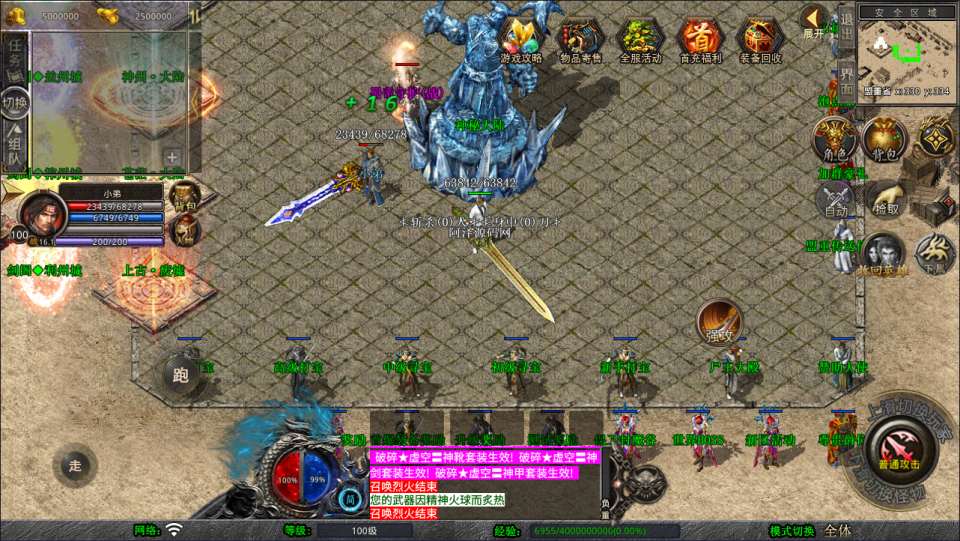Image resolution: width=960 pixels, height=541 pixels.
Task: Open the 首充福利 first recharge bonus
Action: point(700,39)
